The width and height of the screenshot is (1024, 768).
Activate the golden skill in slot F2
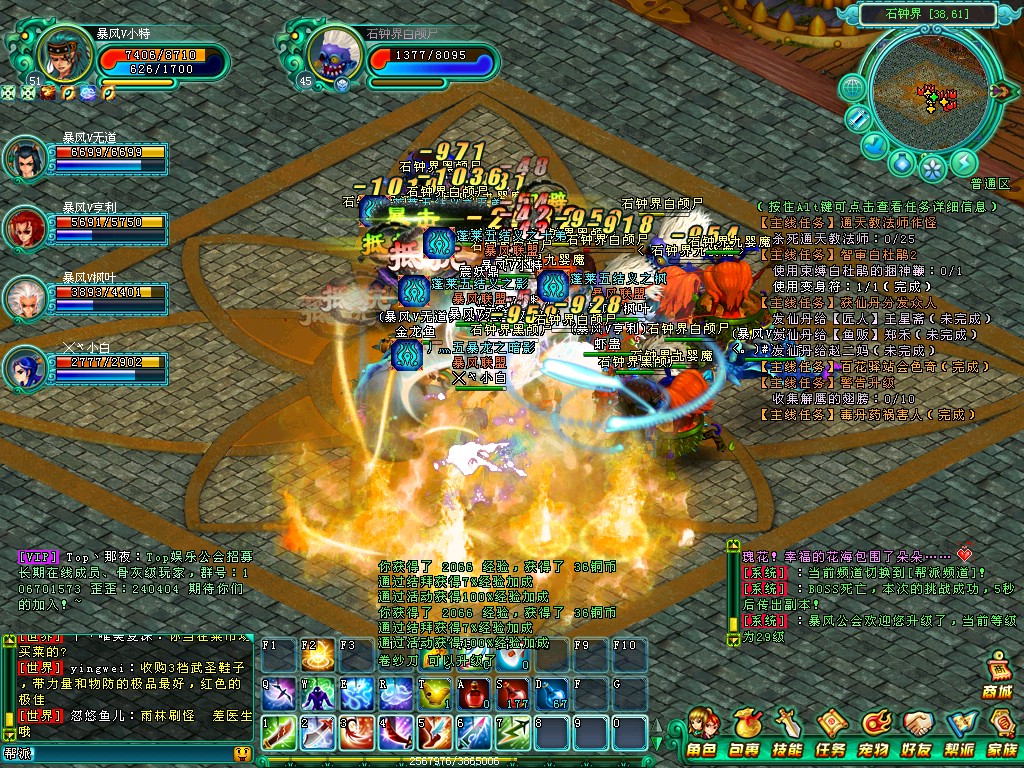tap(318, 657)
